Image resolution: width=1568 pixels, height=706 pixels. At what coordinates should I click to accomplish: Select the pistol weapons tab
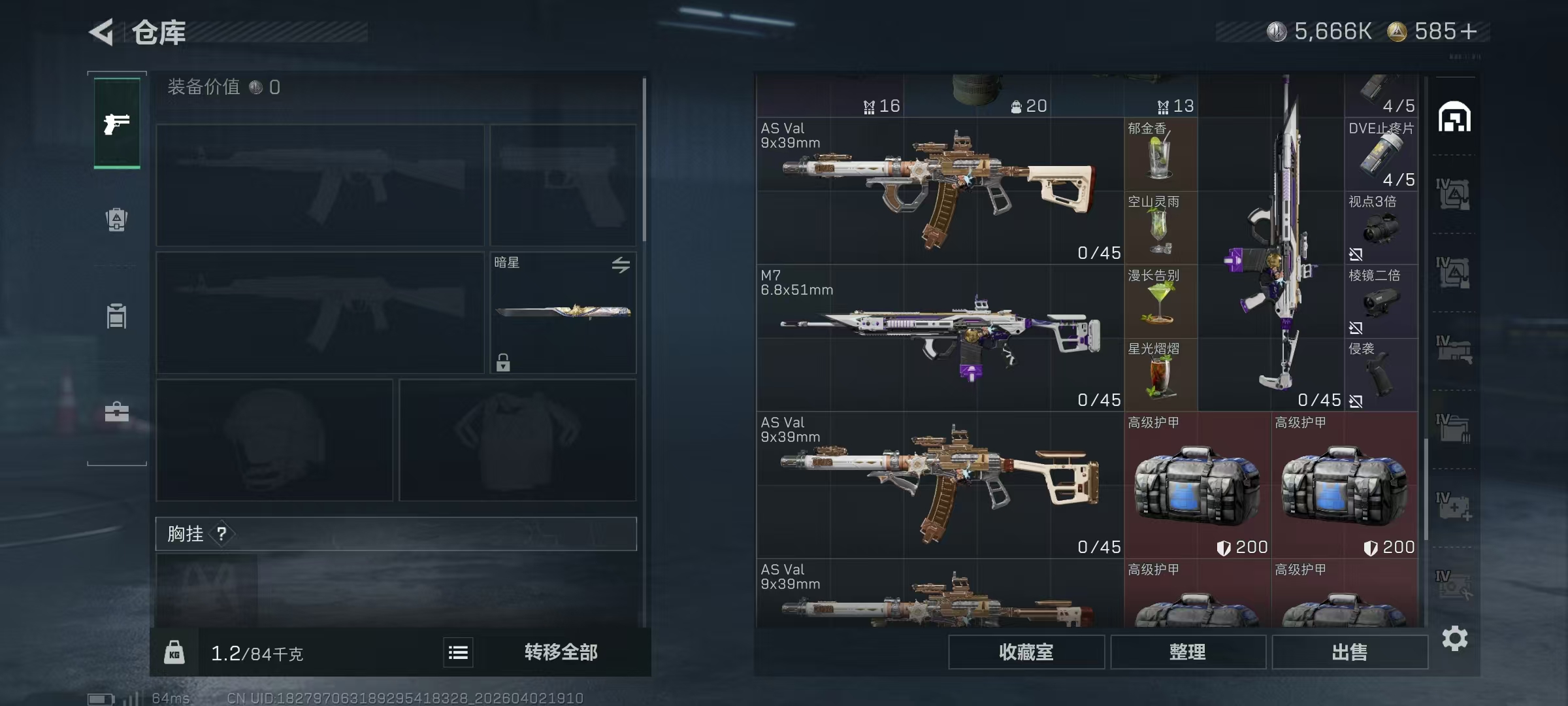coord(117,124)
